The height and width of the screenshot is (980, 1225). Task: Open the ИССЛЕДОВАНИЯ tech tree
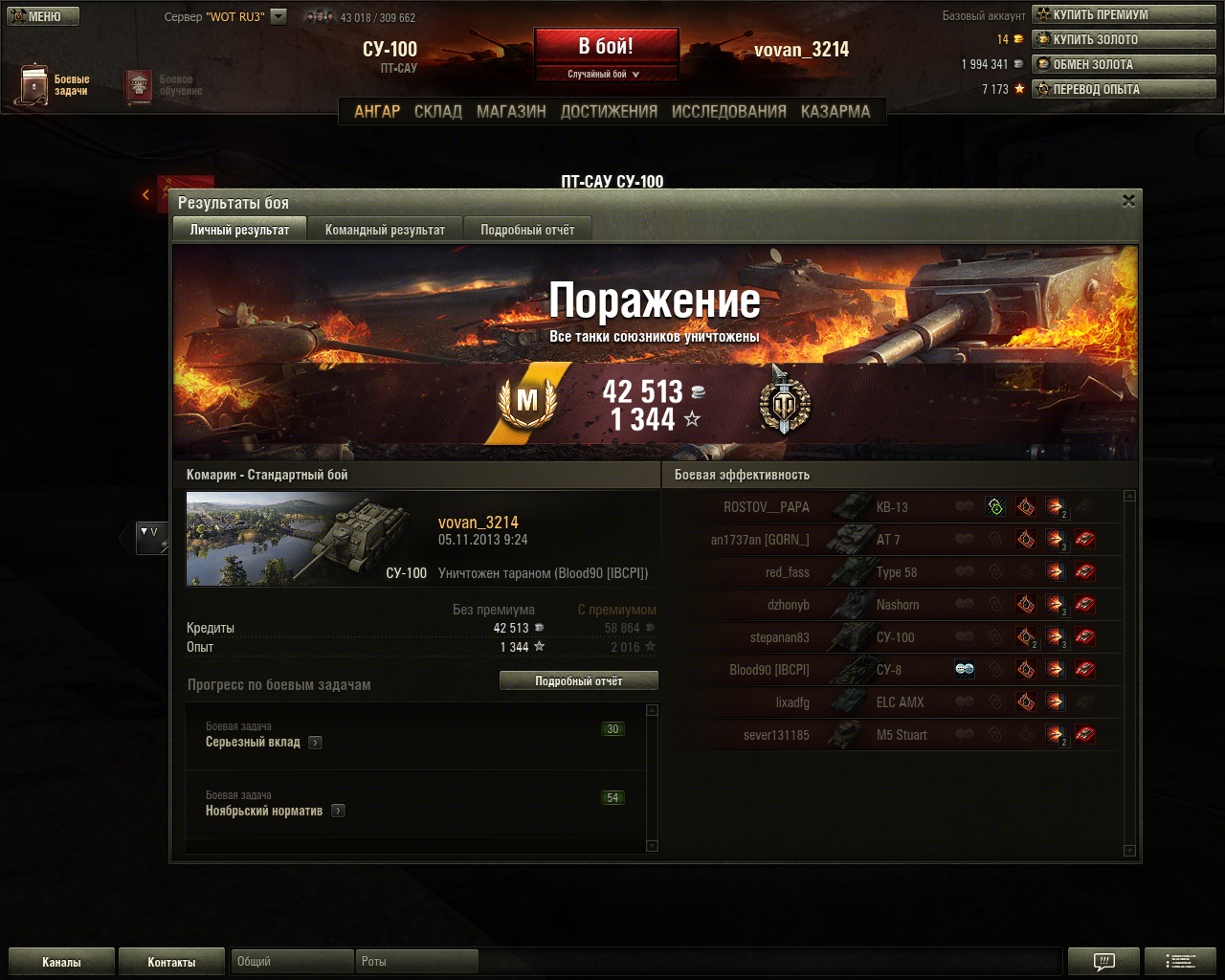point(728,112)
